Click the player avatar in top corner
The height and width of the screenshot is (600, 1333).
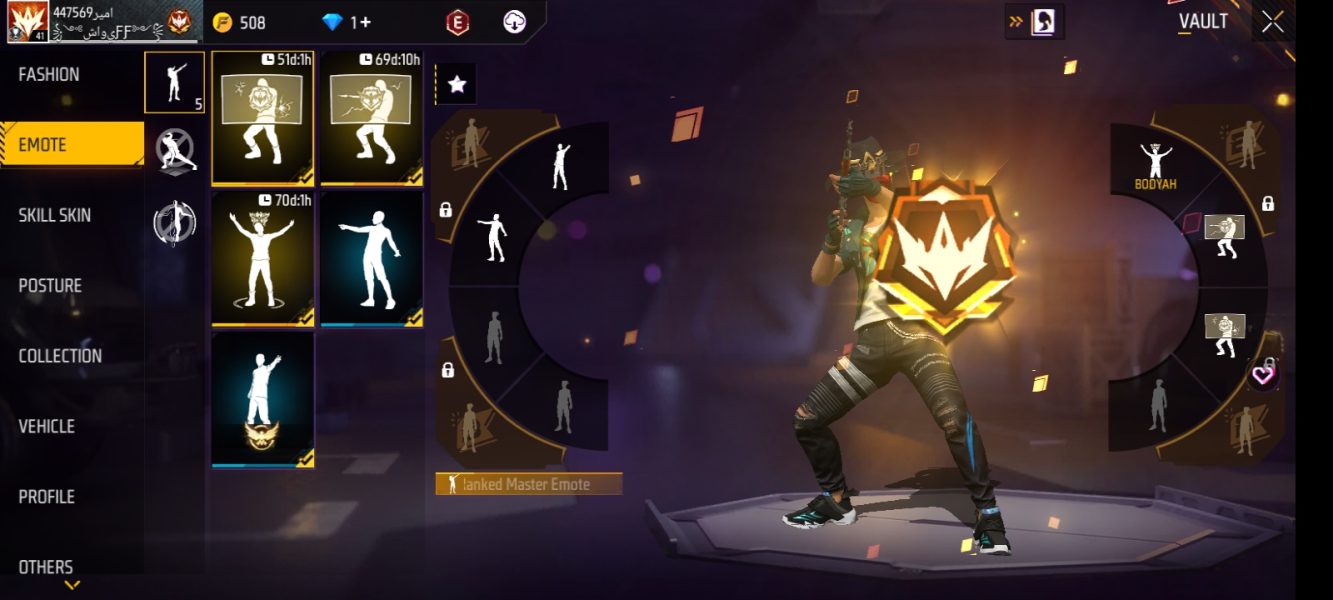[x=28, y=22]
